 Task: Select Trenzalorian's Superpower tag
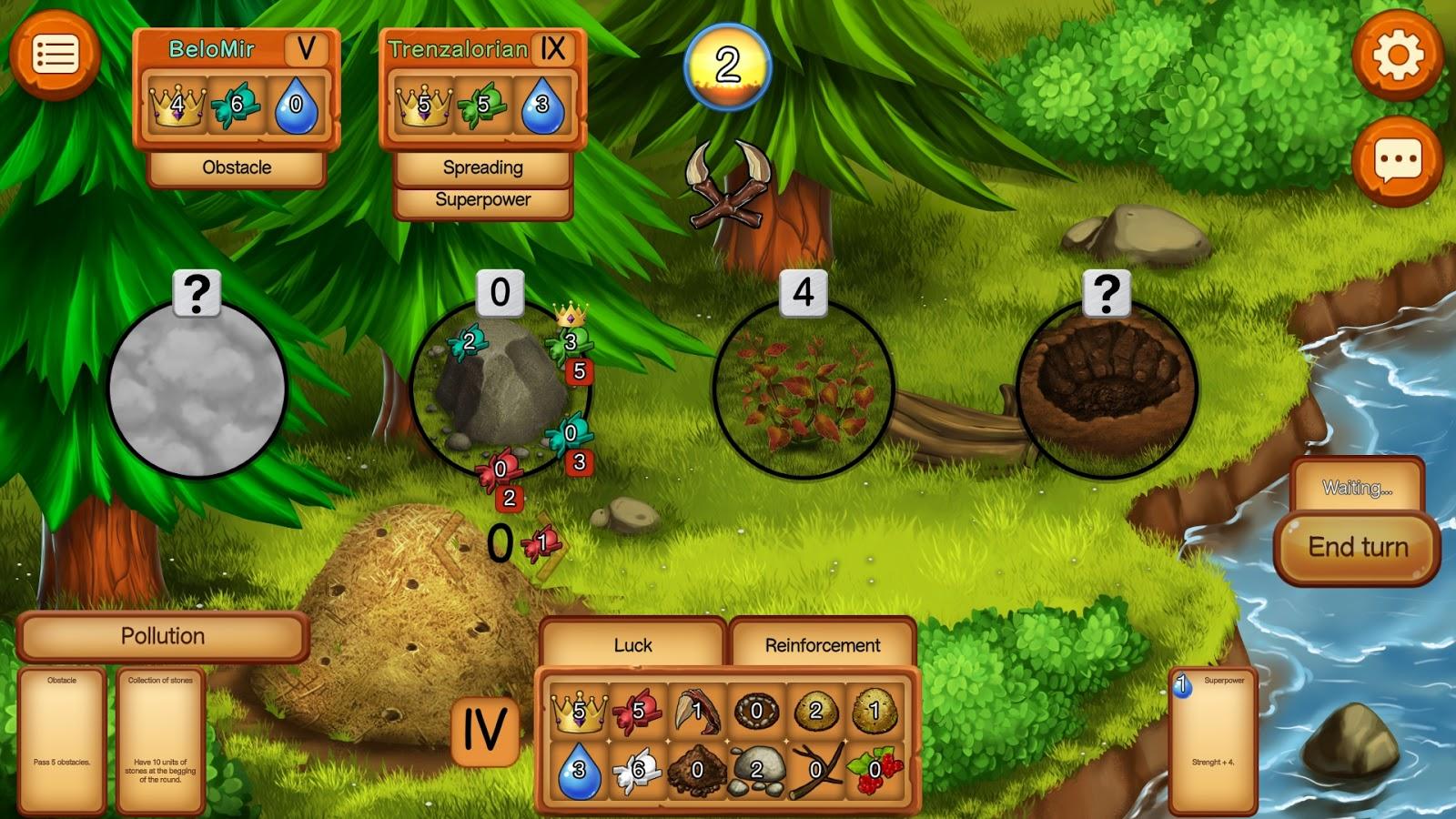coord(482,200)
